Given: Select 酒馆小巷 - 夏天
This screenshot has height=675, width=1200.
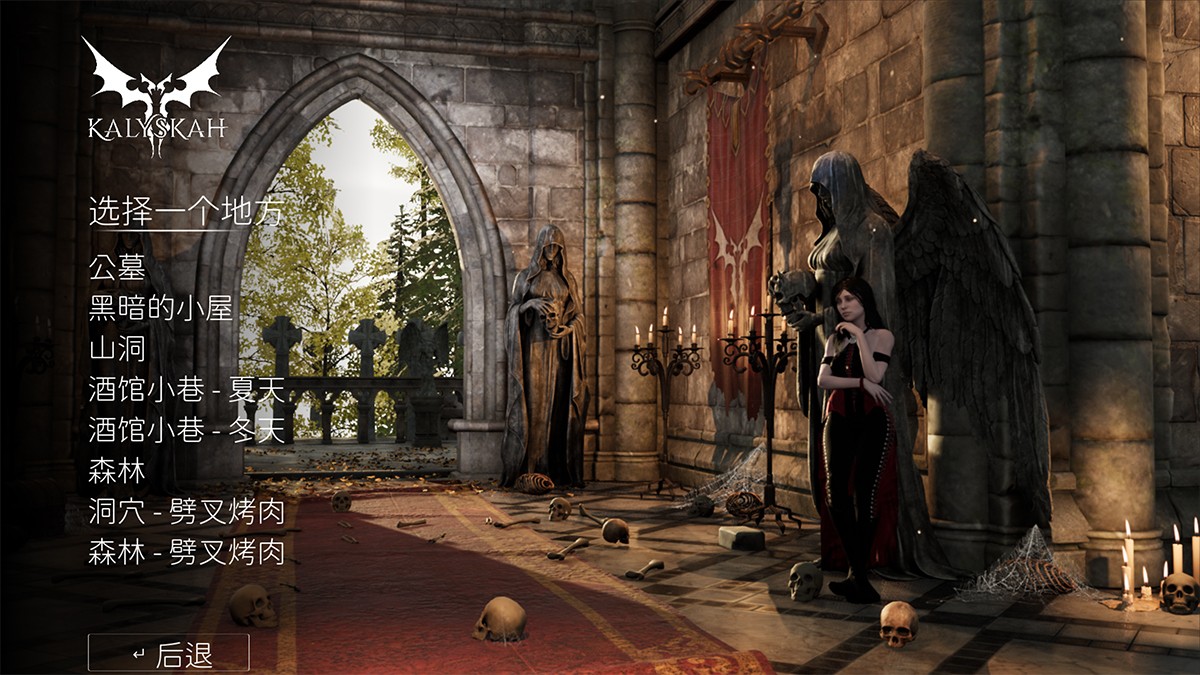Looking at the screenshot, I should 187,390.
